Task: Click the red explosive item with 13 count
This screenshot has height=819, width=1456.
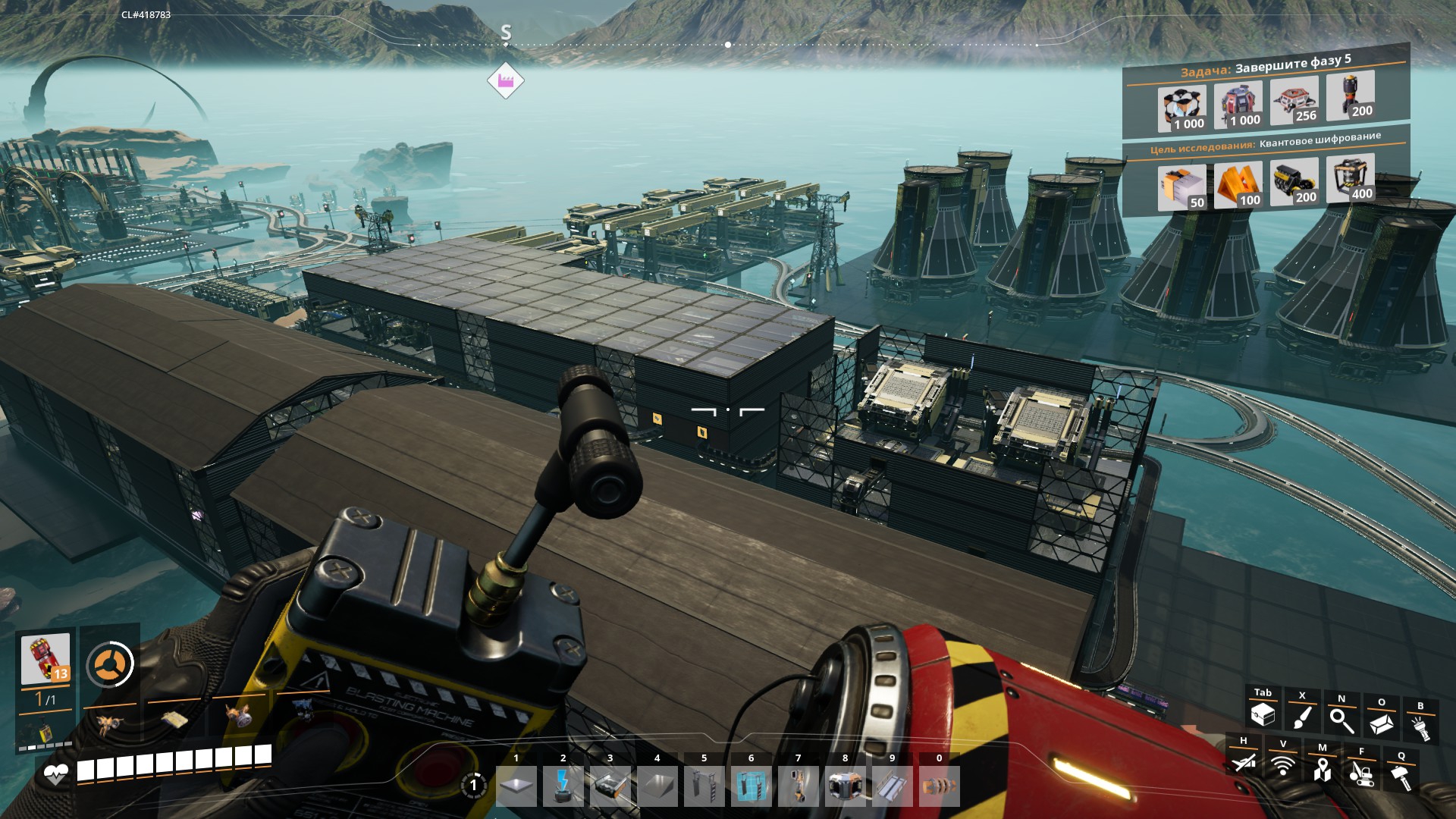Action: [x=45, y=658]
